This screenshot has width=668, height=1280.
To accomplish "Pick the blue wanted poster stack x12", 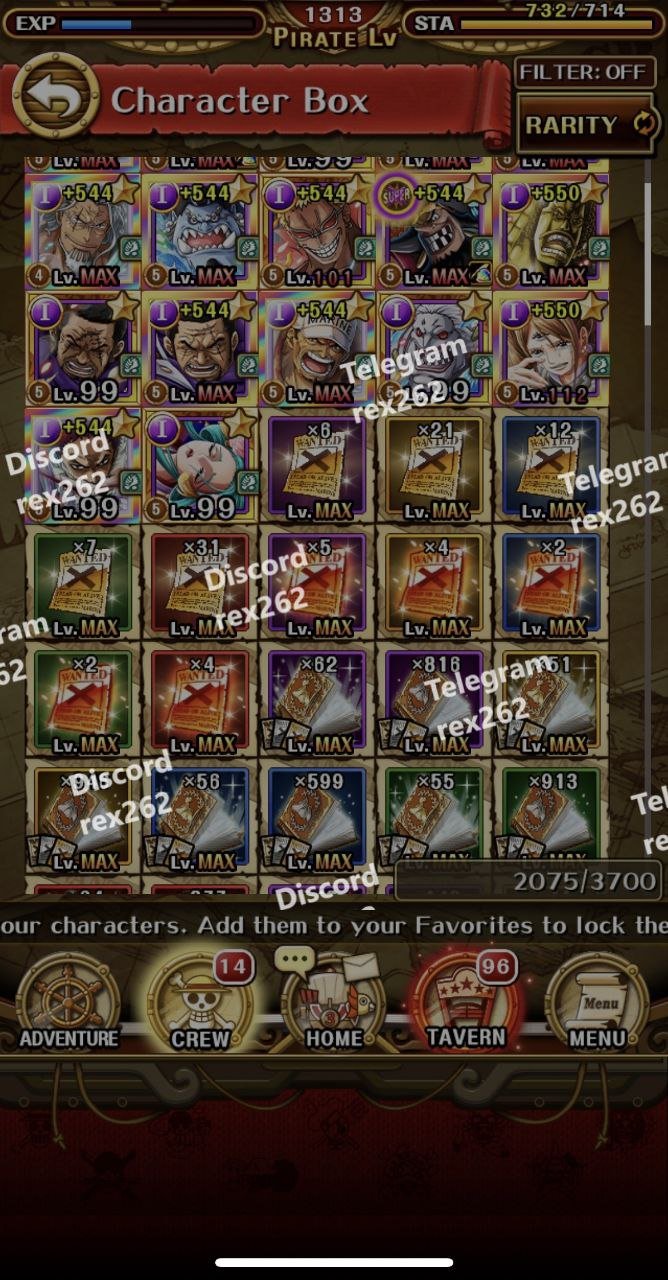I will (x=552, y=467).
